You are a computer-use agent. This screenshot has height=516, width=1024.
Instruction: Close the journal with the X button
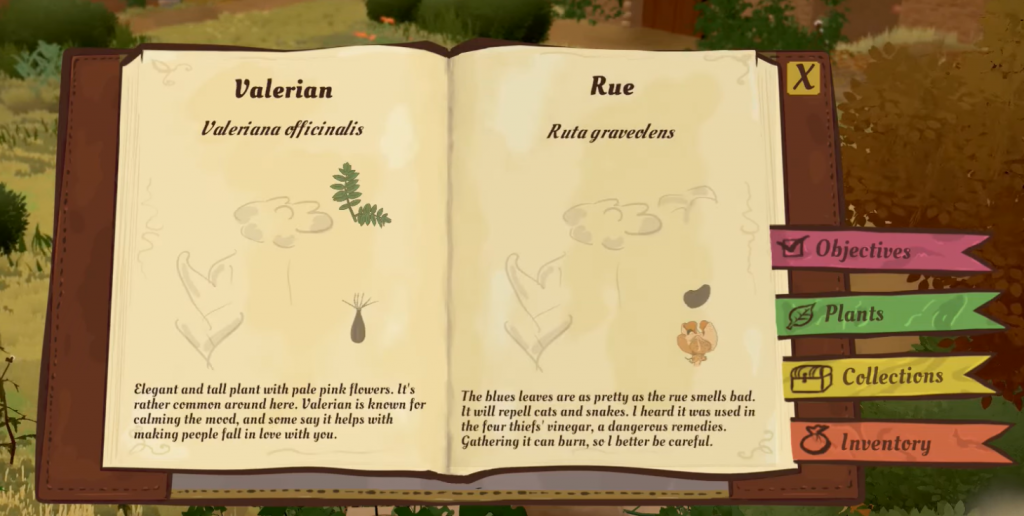pyautogui.click(x=802, y=78)
